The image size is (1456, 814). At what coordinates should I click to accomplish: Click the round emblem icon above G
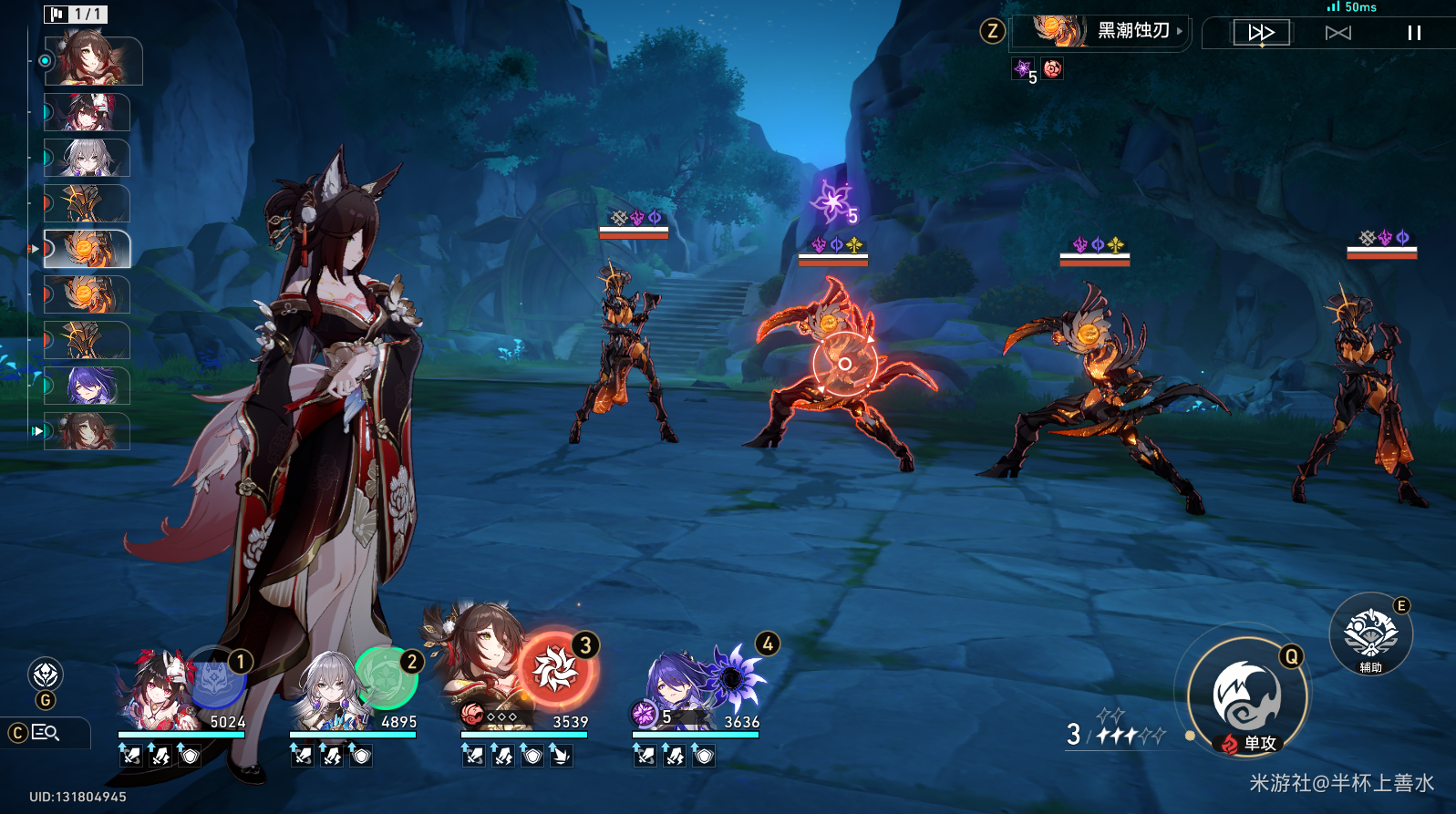(46, 675)
